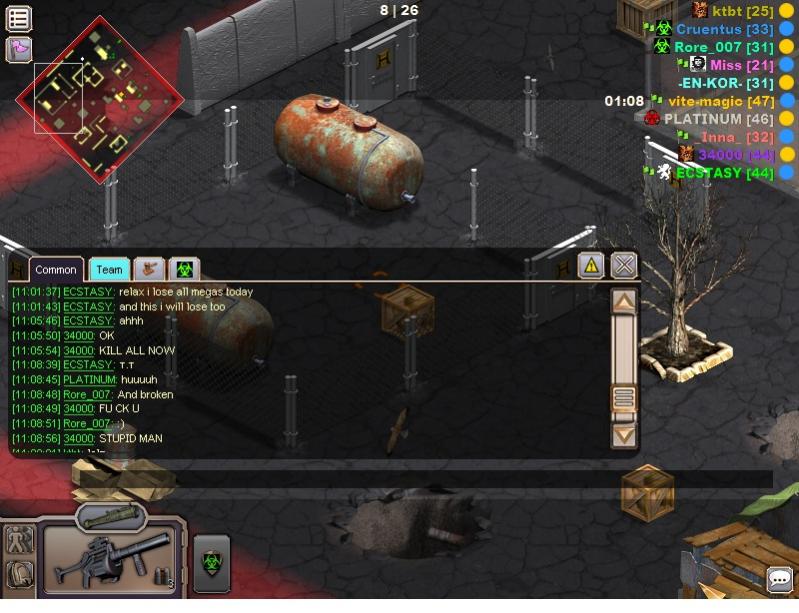Click the yellow warning triangle button
Image resolution: width=799 pixels, height=613 pixels.
[x=591, y=265]
